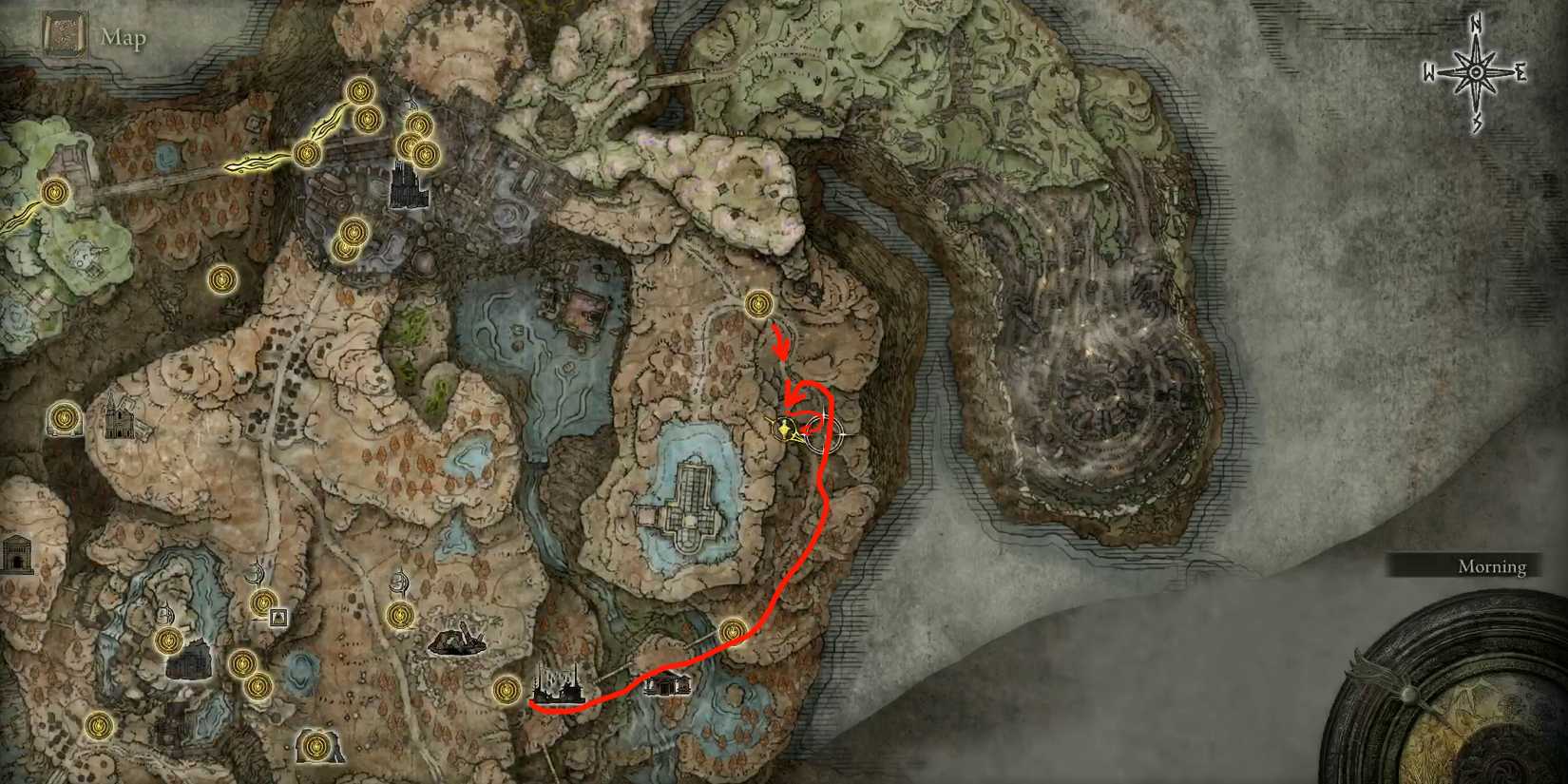Select the mausoleum icon on the far left edge

click(17, 553)
